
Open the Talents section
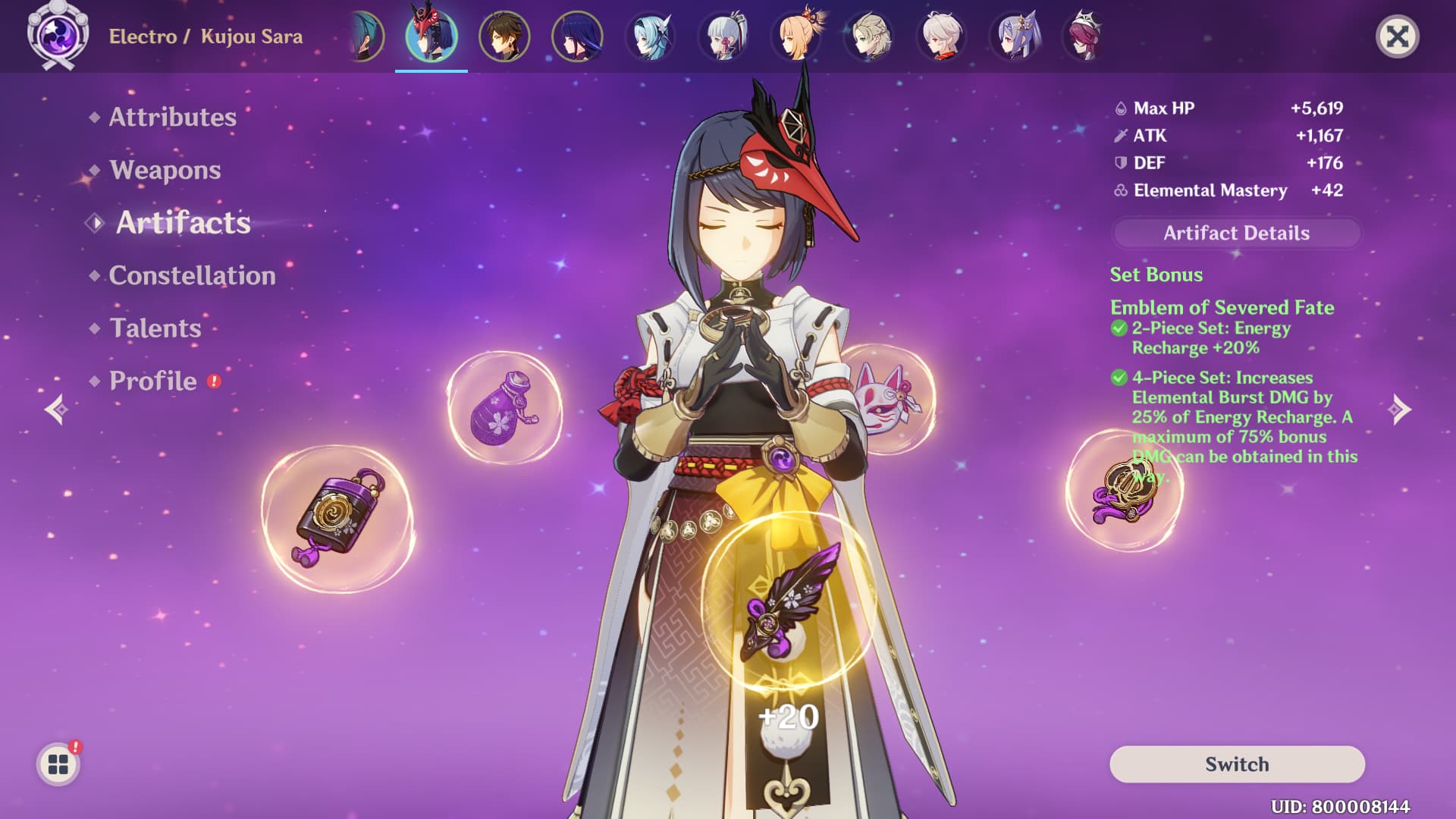pyautogui.click(x=155, y=328)
